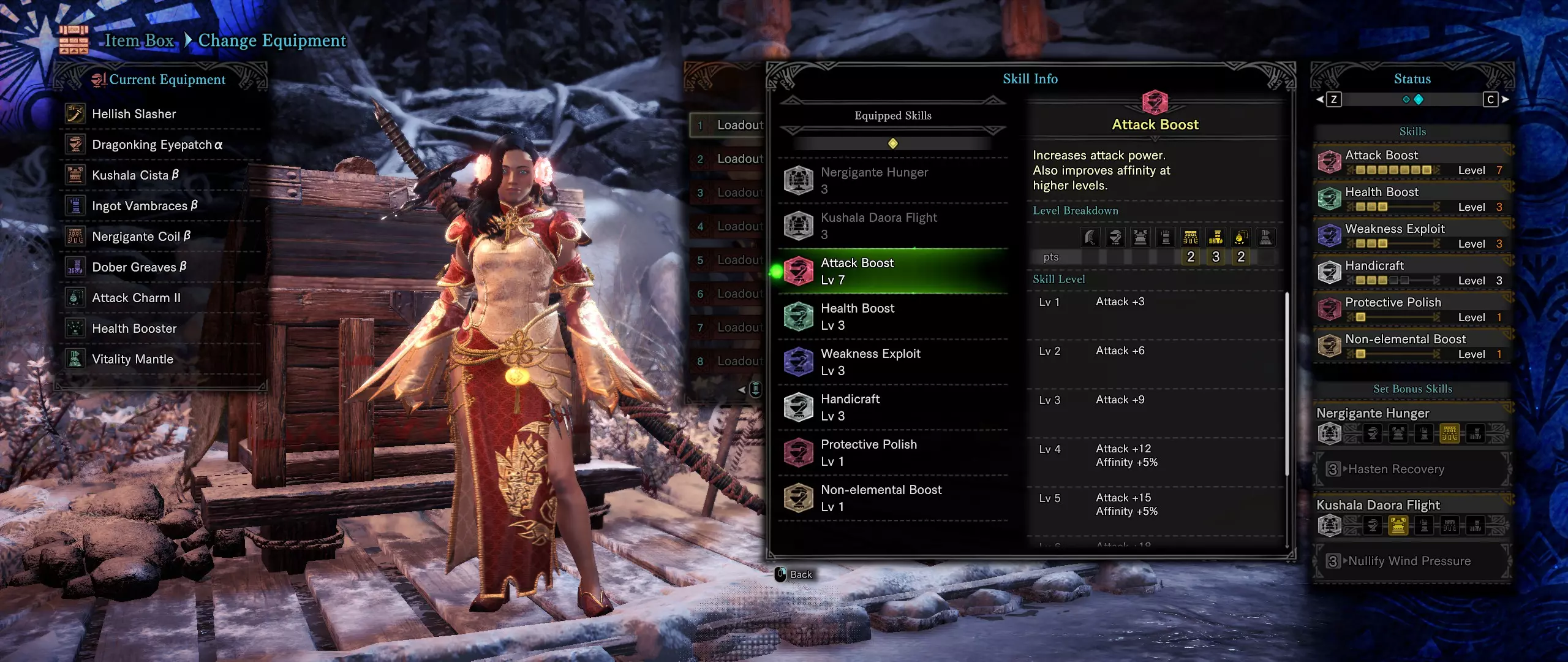Select Nergigante Coil β waist armor
The image size is (1568, 662).
pyautogui.click(x=141, y=237)
